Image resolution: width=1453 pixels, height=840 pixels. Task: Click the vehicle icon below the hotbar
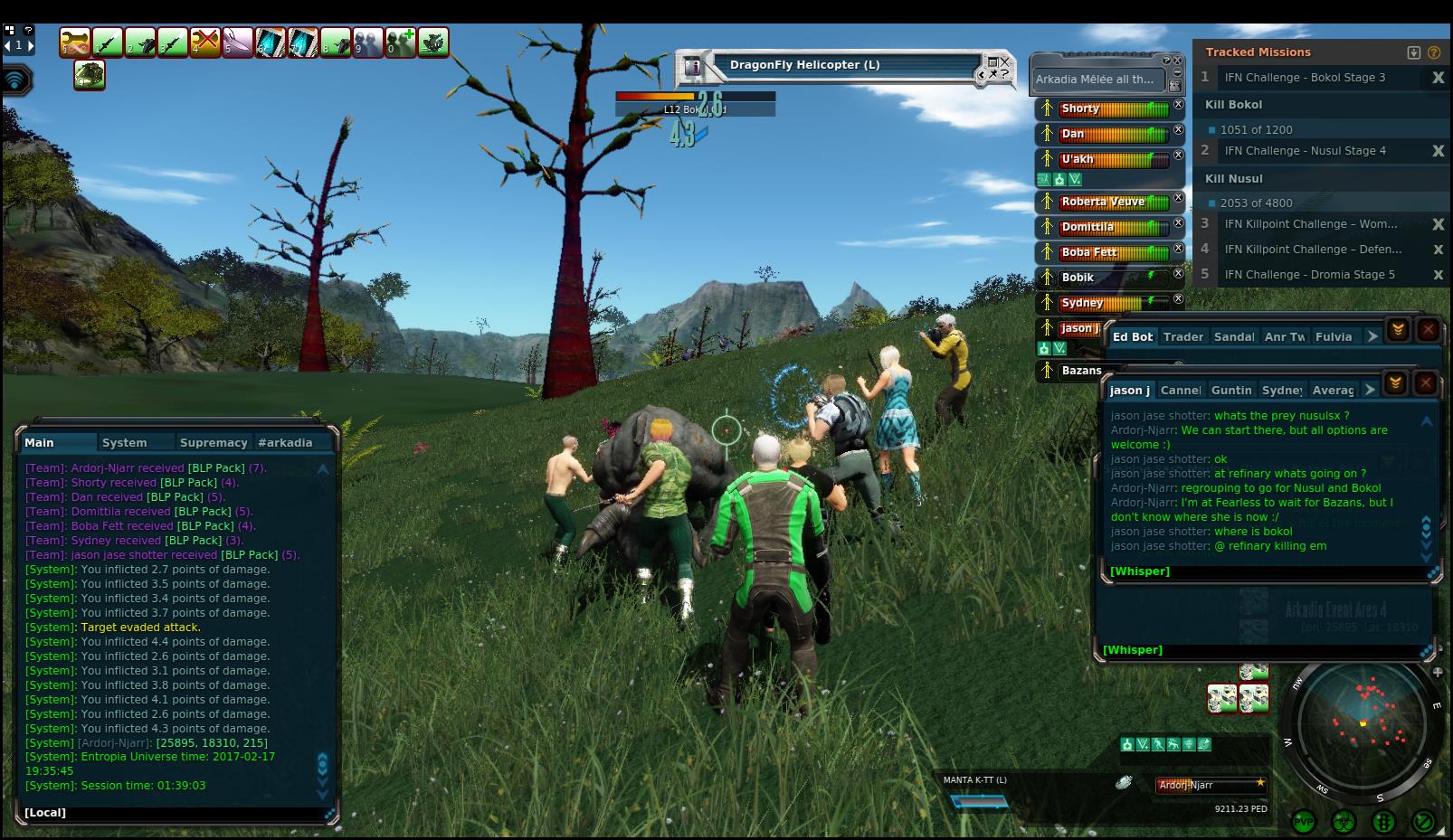coord(90,75)
